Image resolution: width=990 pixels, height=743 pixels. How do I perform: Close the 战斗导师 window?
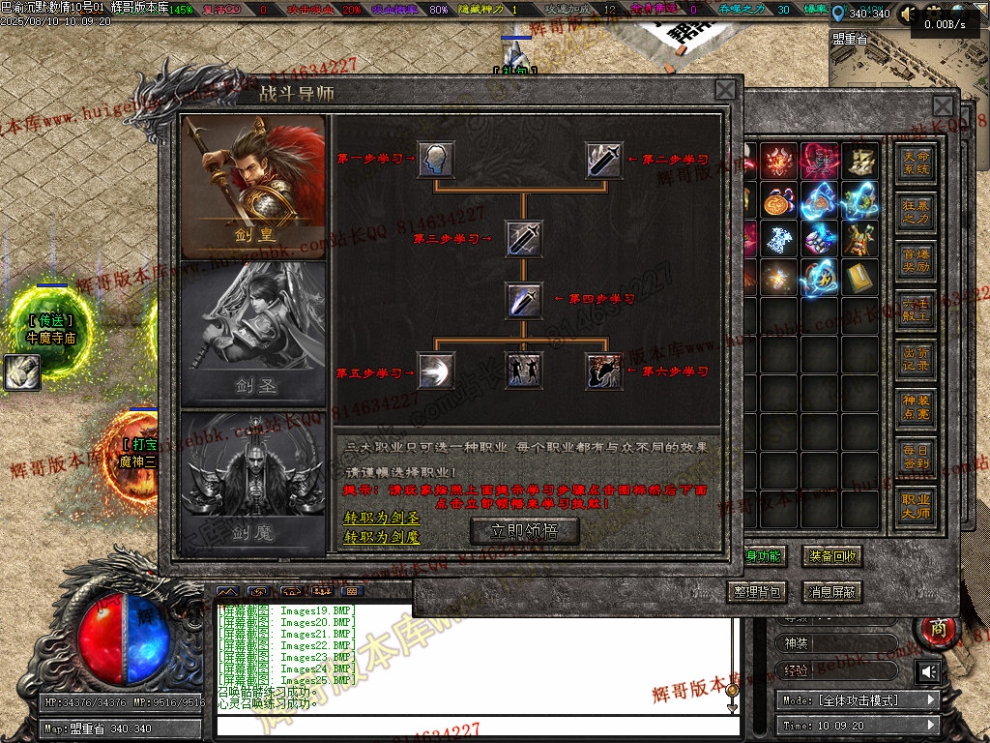(x=725, y=90)
